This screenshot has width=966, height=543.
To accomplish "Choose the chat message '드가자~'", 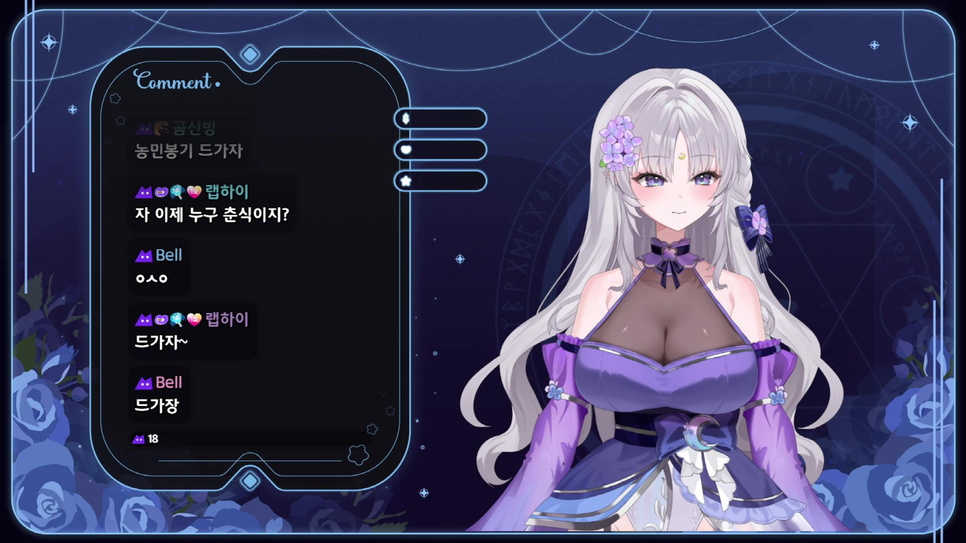I will 161,342.
